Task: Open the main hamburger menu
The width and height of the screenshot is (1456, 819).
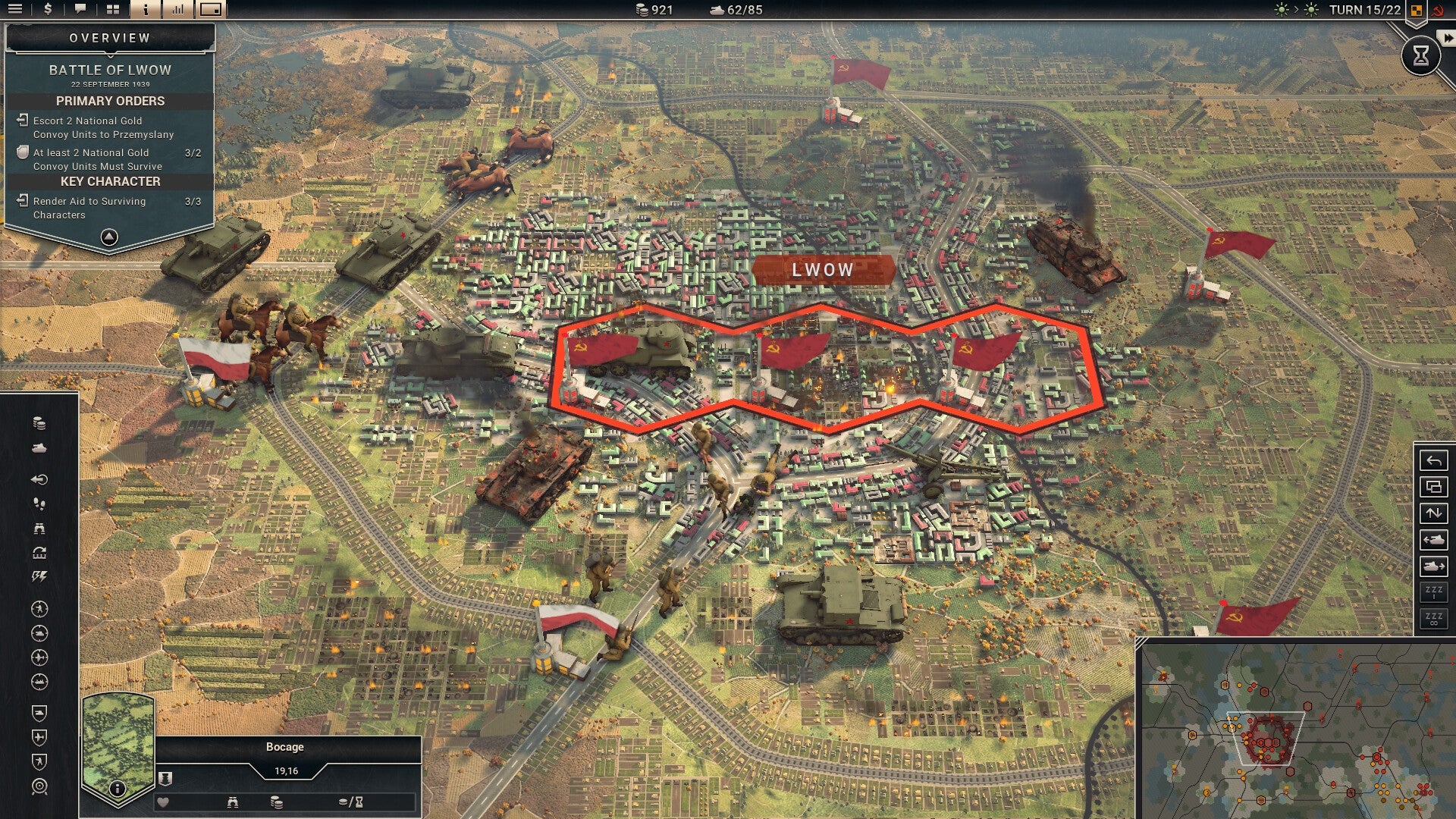Action: (x=15, y=10)
